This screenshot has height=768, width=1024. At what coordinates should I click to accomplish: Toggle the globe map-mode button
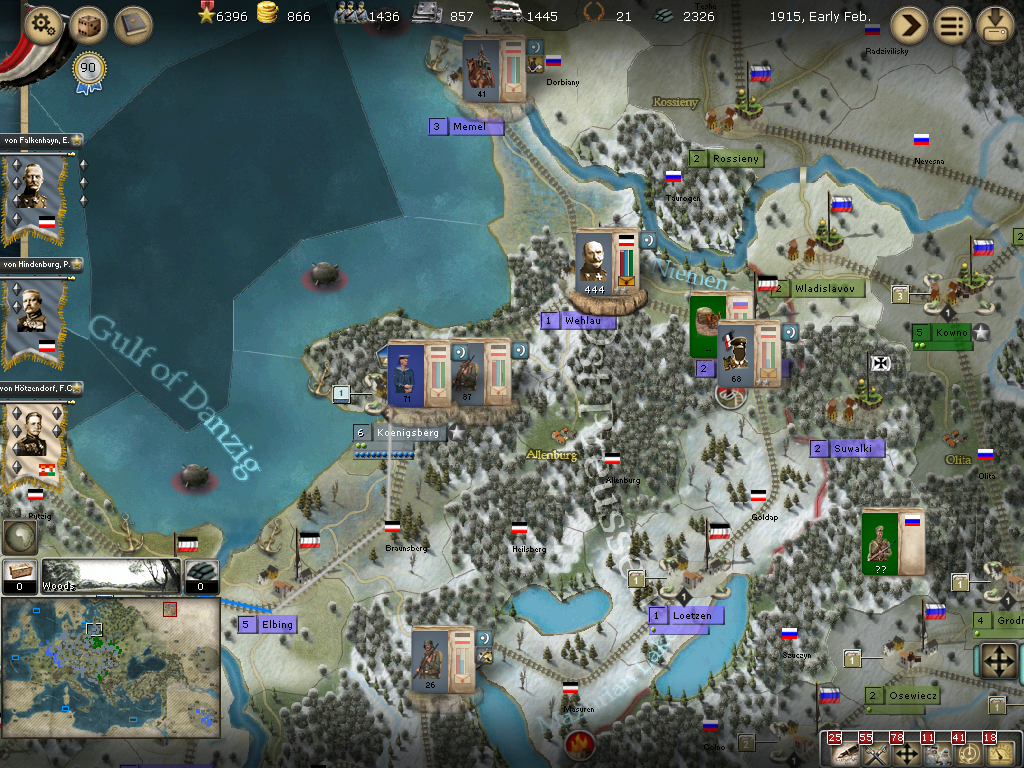tap(19, 537)
